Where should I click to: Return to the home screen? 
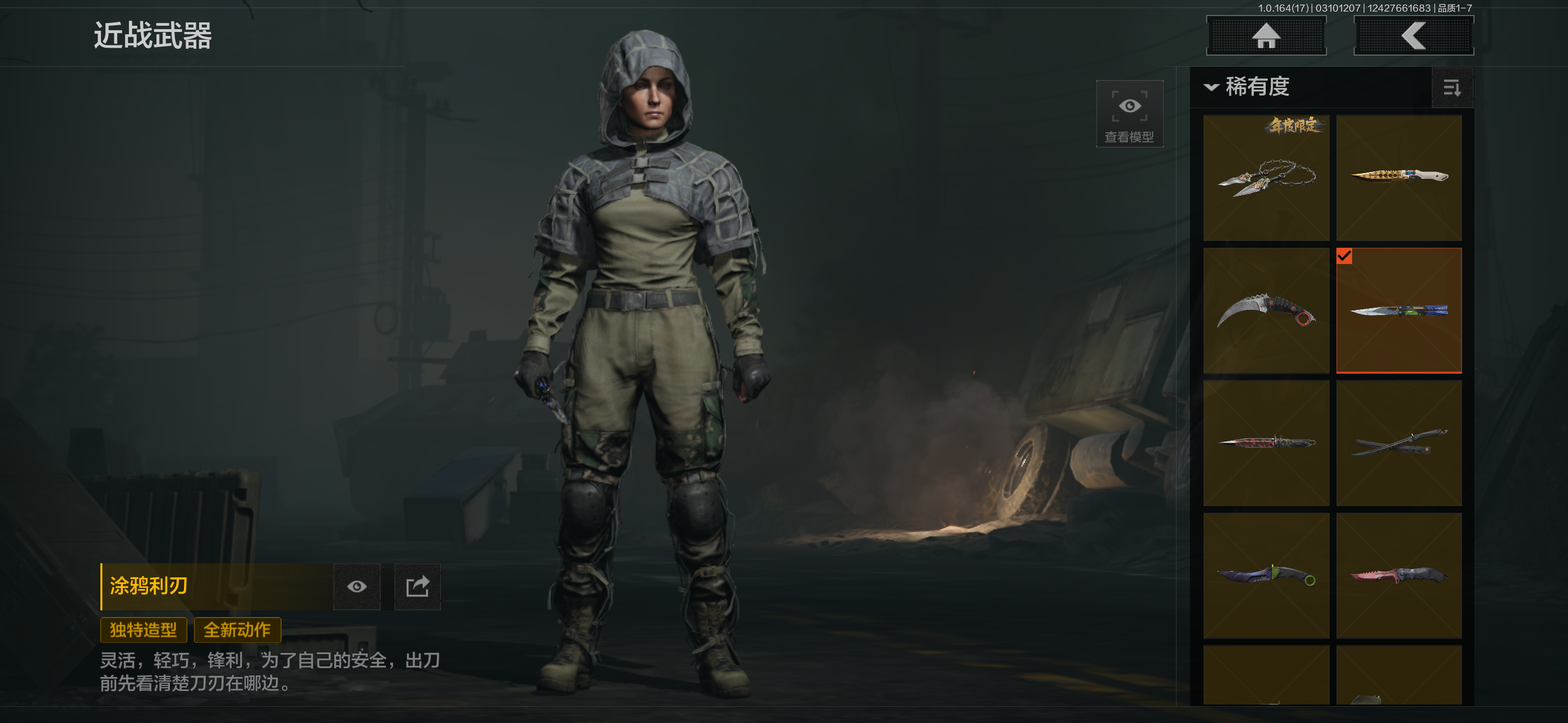tap(1266, 36)
